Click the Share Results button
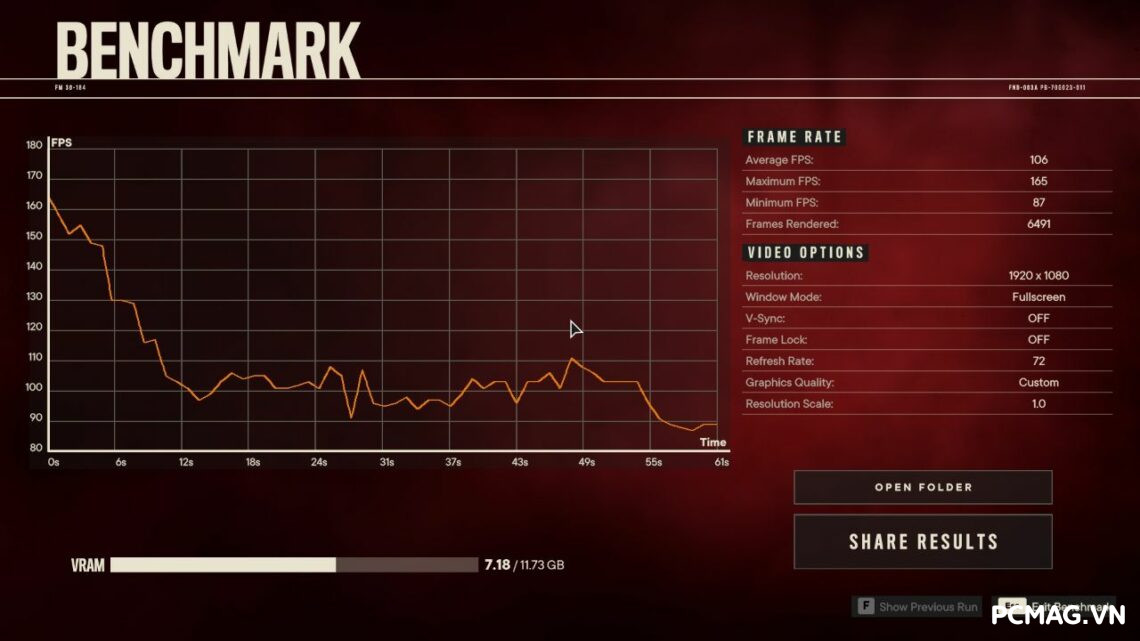 click(x=922, y=542)
